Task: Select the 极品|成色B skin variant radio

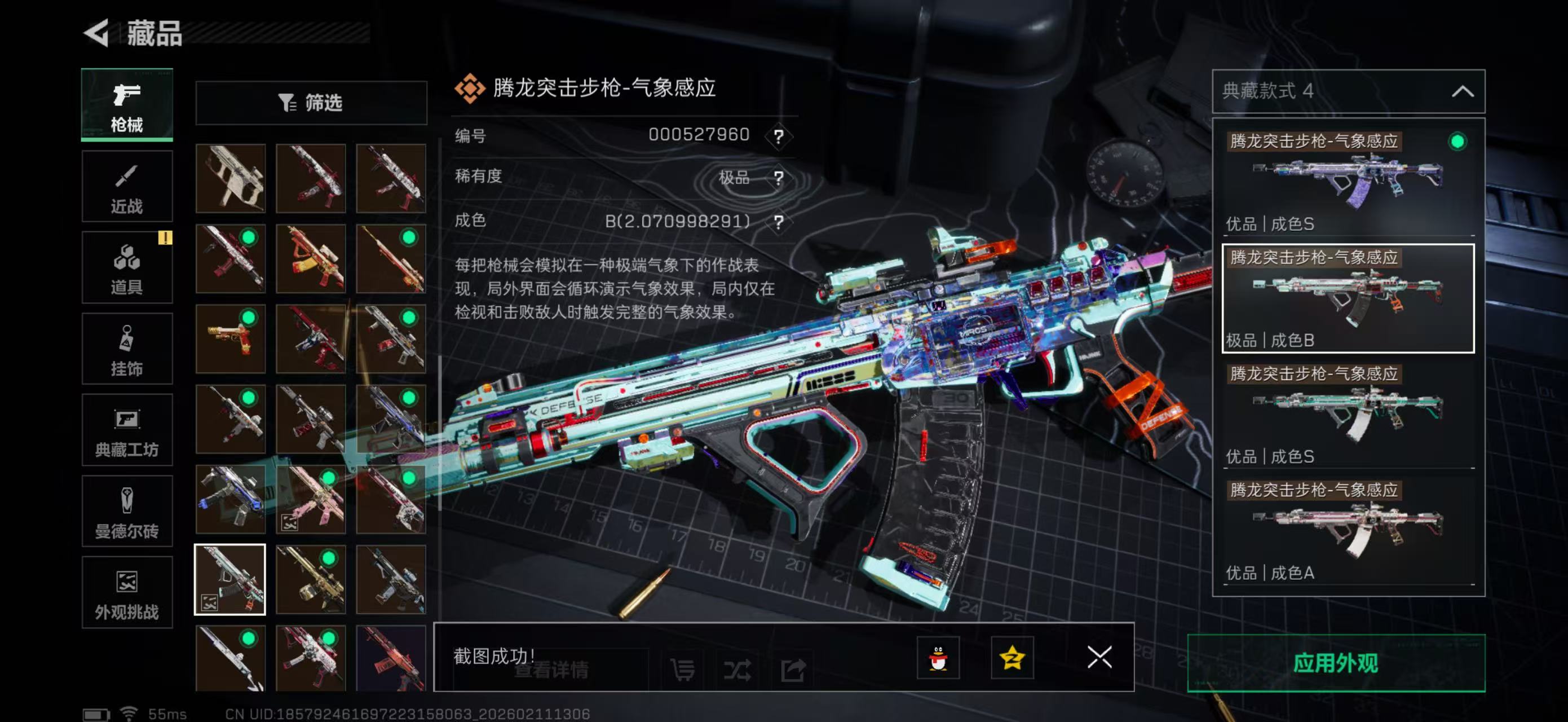Action: pos(1345,298)
